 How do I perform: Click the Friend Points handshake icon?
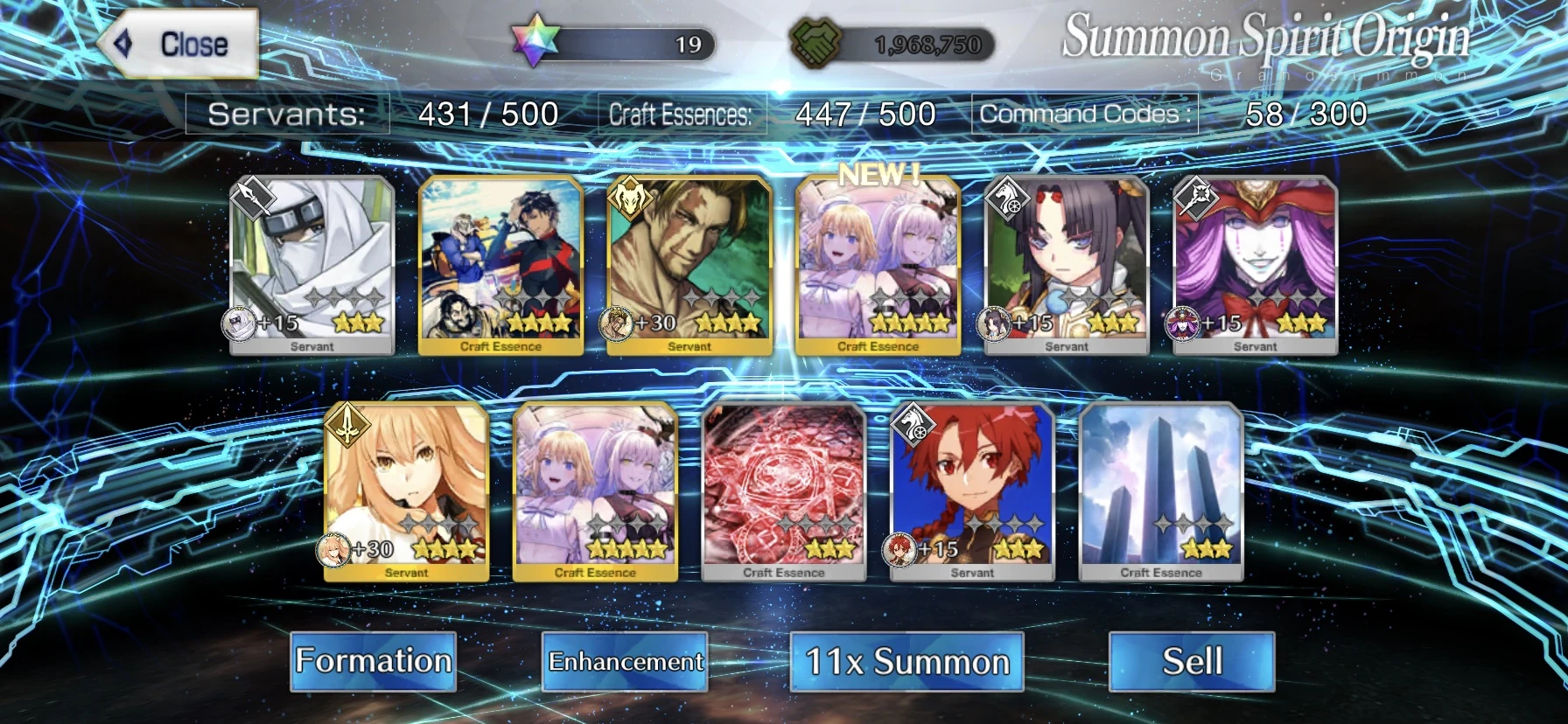(x=817, y=38)
